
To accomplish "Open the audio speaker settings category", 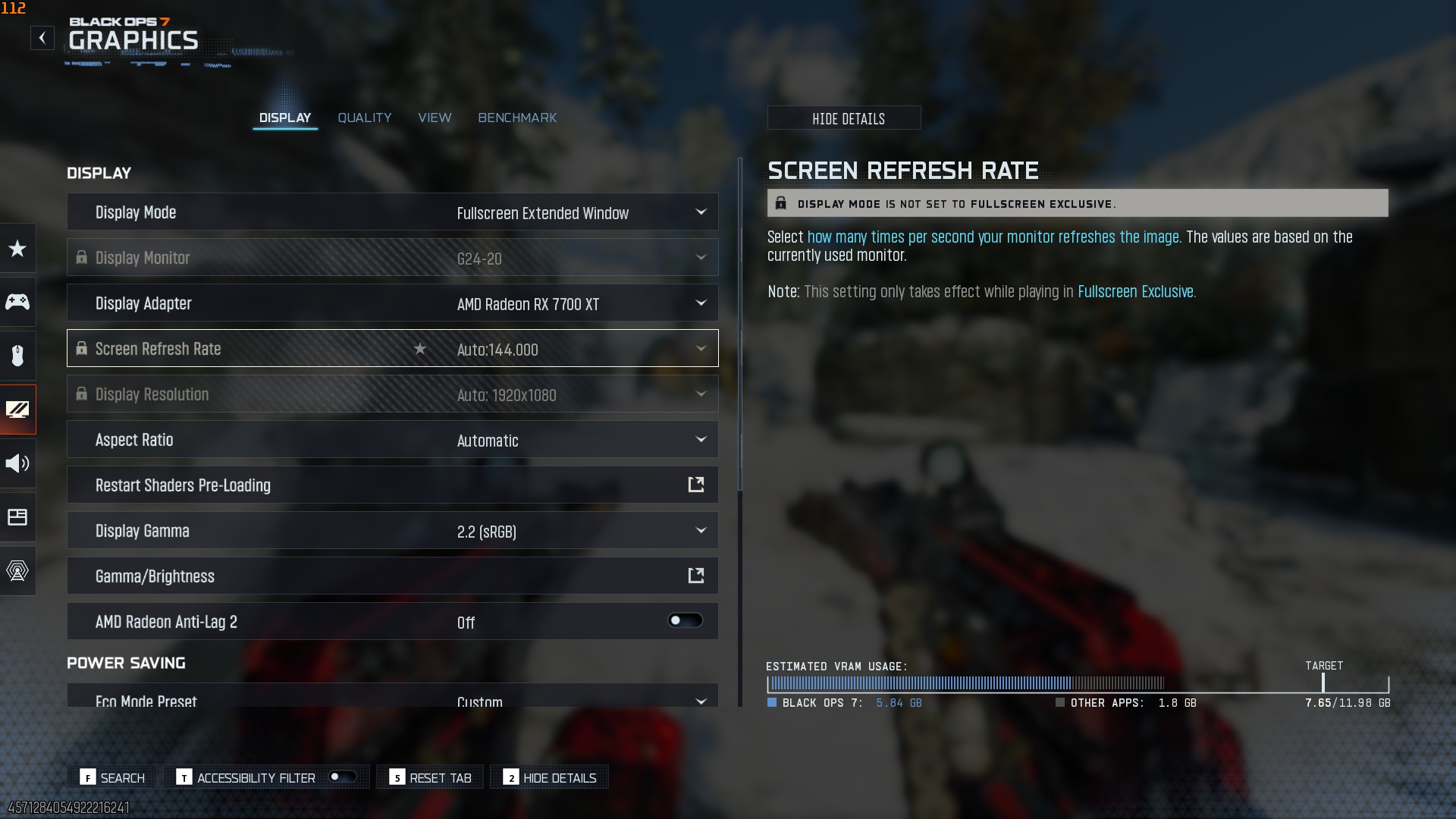I will click(x=17, y=463).
